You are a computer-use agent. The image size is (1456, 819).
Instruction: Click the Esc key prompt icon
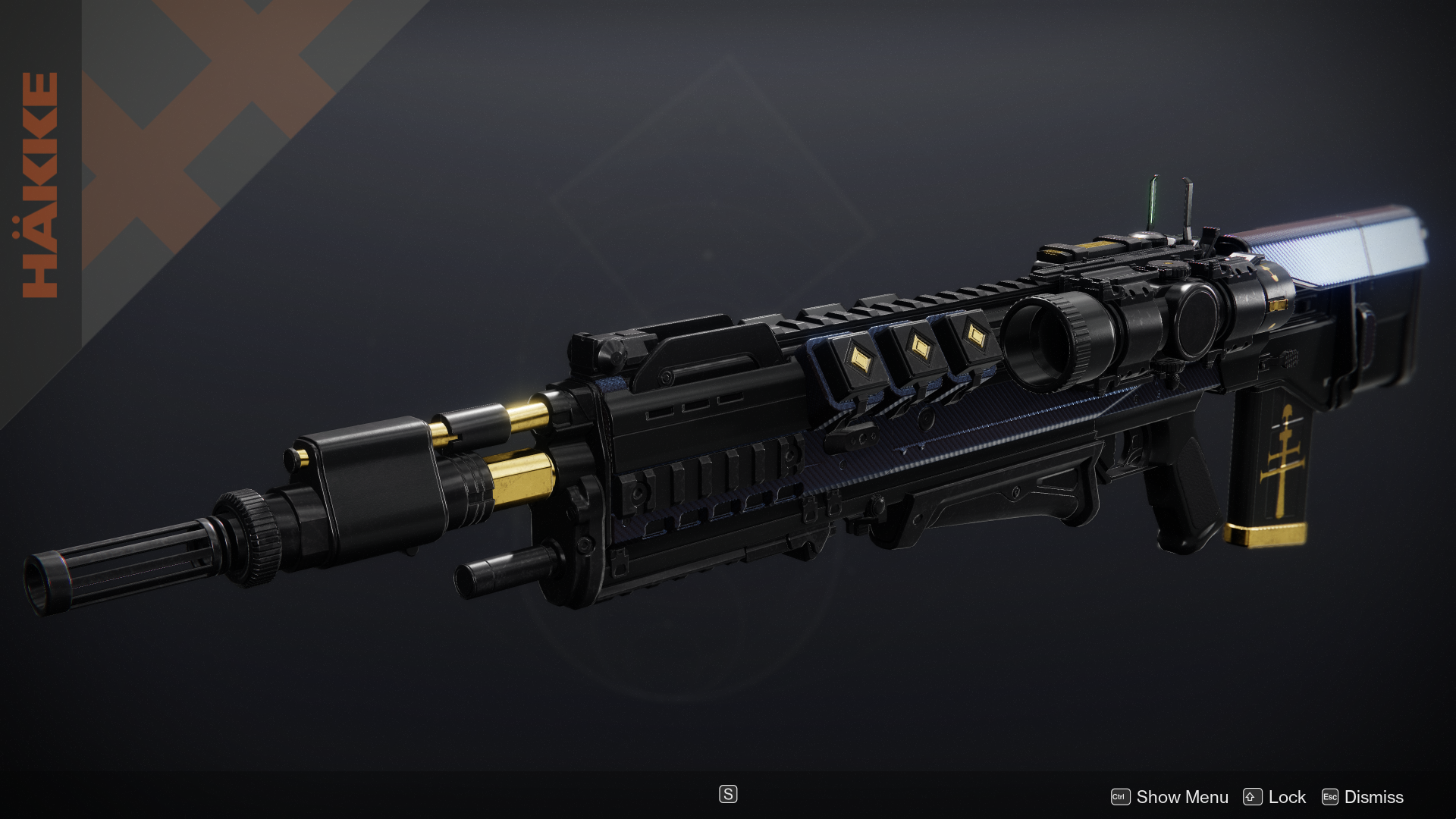(x=1332, y=797)
